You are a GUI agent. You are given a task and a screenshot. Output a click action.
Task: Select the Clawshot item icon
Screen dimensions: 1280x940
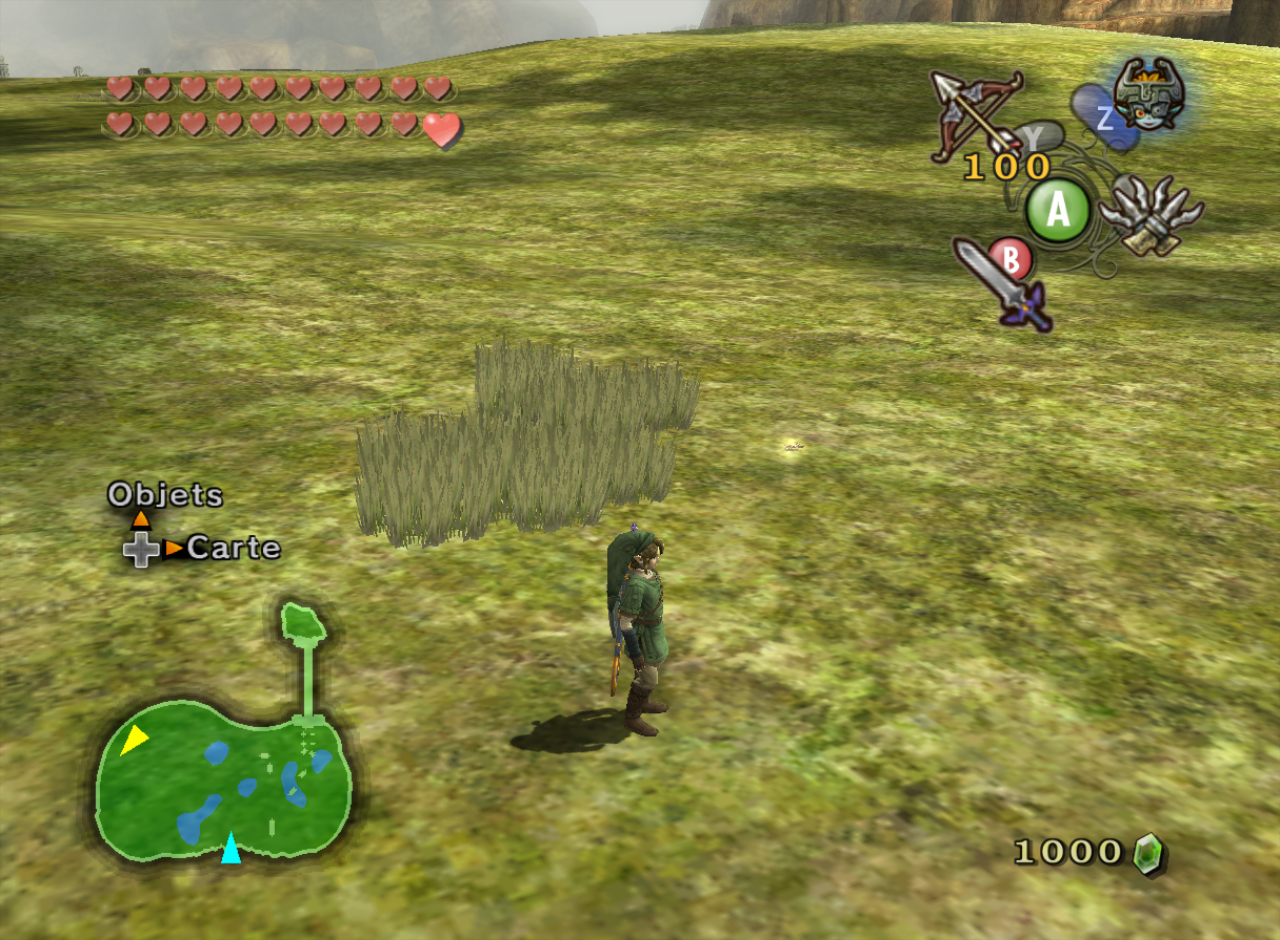click(1150, 214)
